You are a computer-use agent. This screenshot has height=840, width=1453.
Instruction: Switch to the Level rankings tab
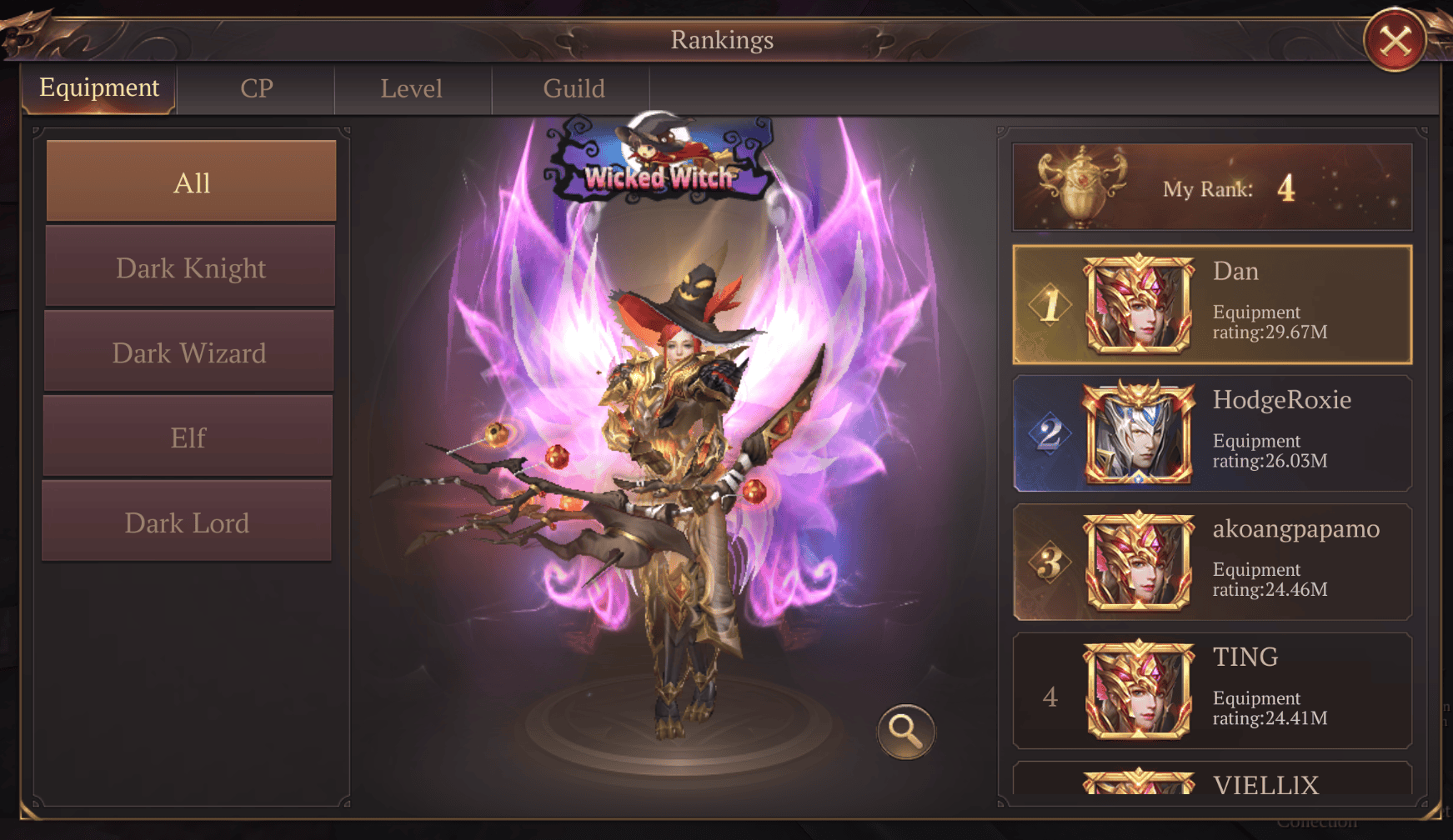coord(412,88)
